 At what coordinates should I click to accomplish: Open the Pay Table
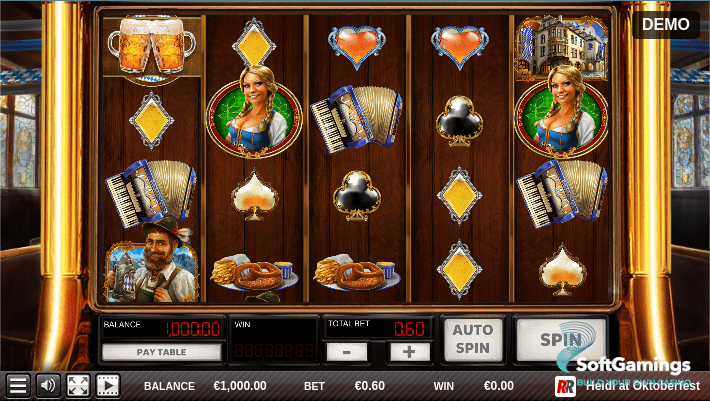pos(161,352)
